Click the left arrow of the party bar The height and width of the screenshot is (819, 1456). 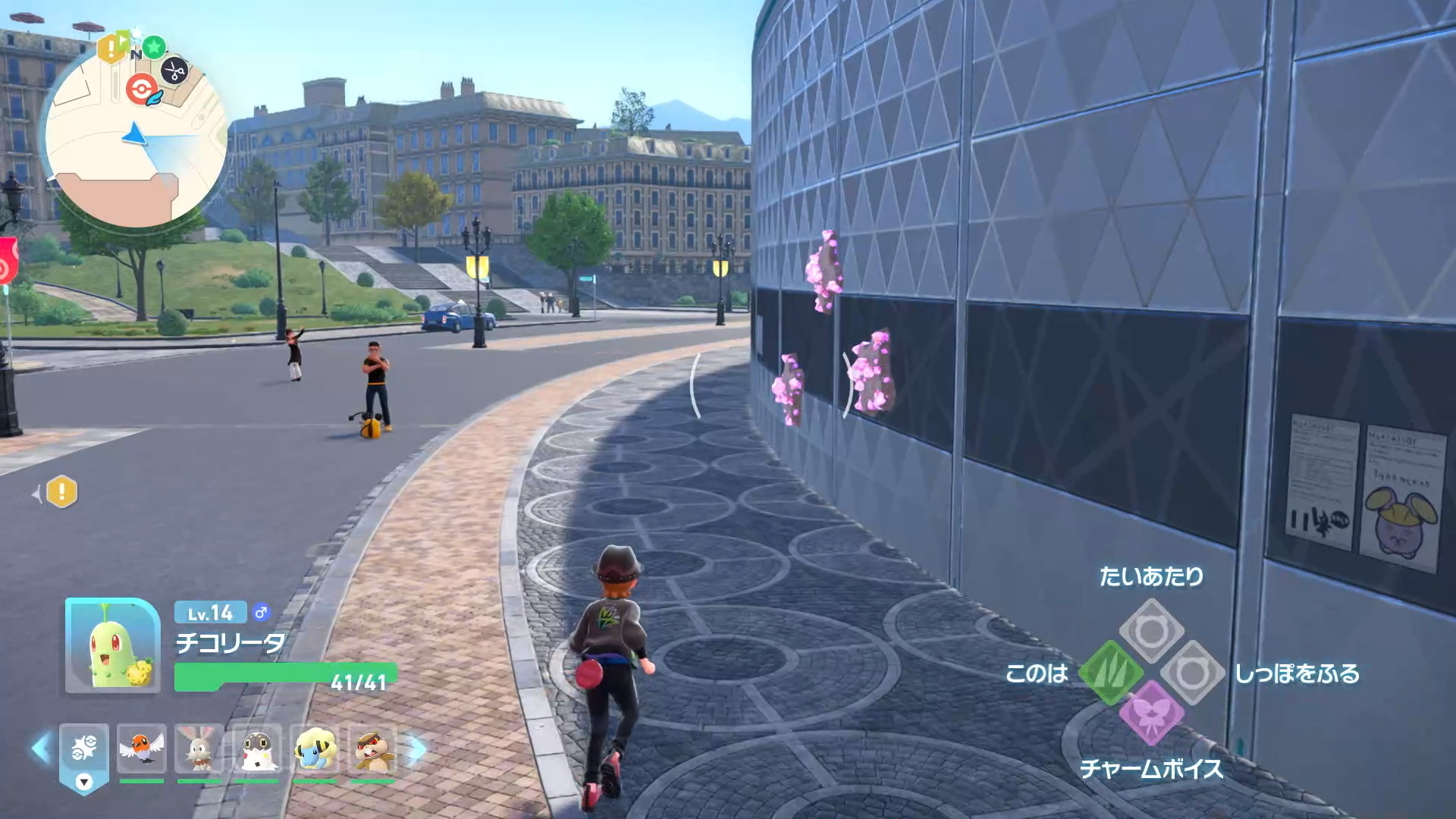pos(39,748)
